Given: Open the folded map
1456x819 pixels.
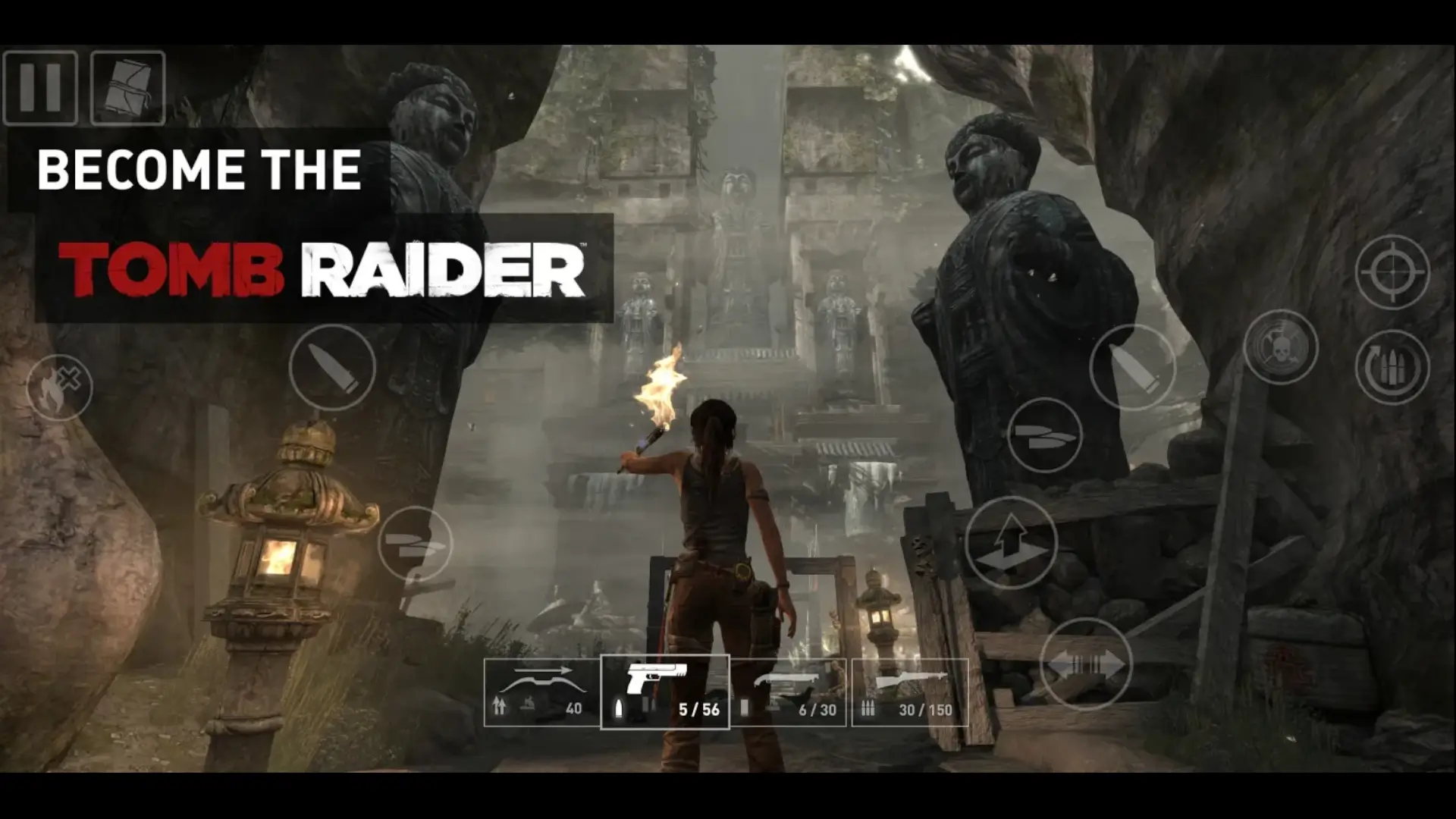Looking at the screenshot, I should (x=127, y=88).
